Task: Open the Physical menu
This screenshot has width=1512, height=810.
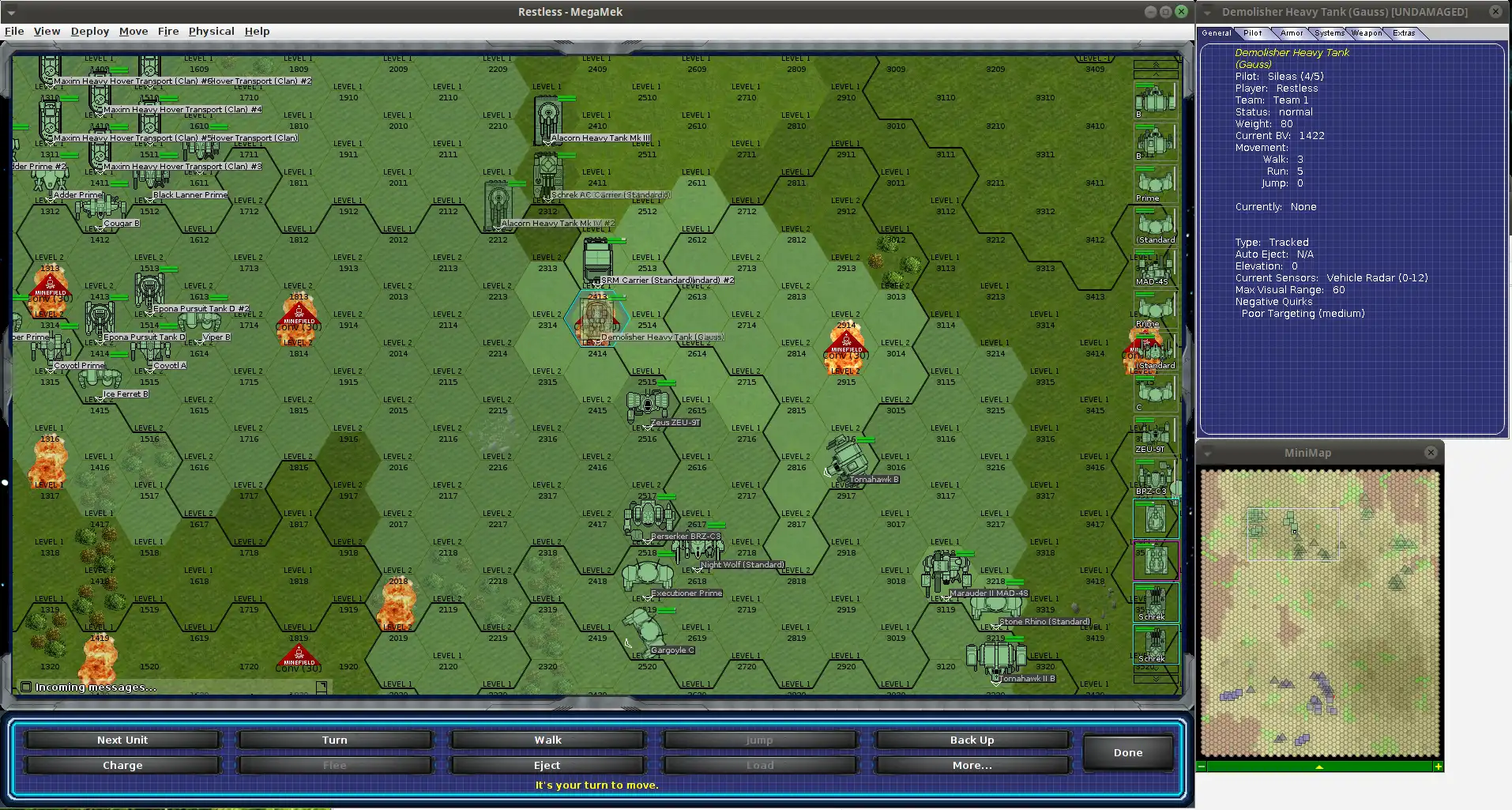Action: [211, 32]
